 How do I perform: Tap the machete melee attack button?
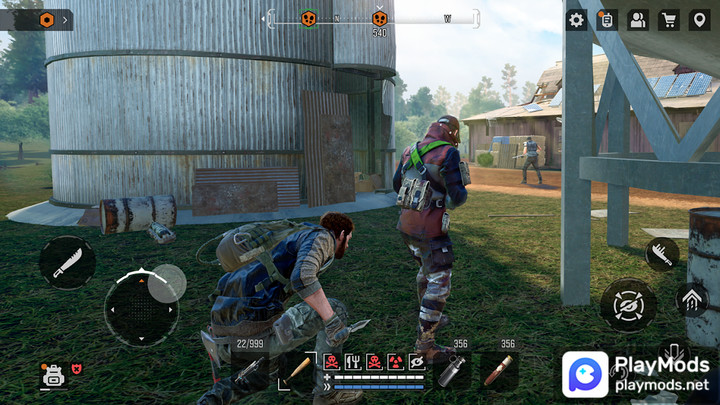tap(67, 264)
